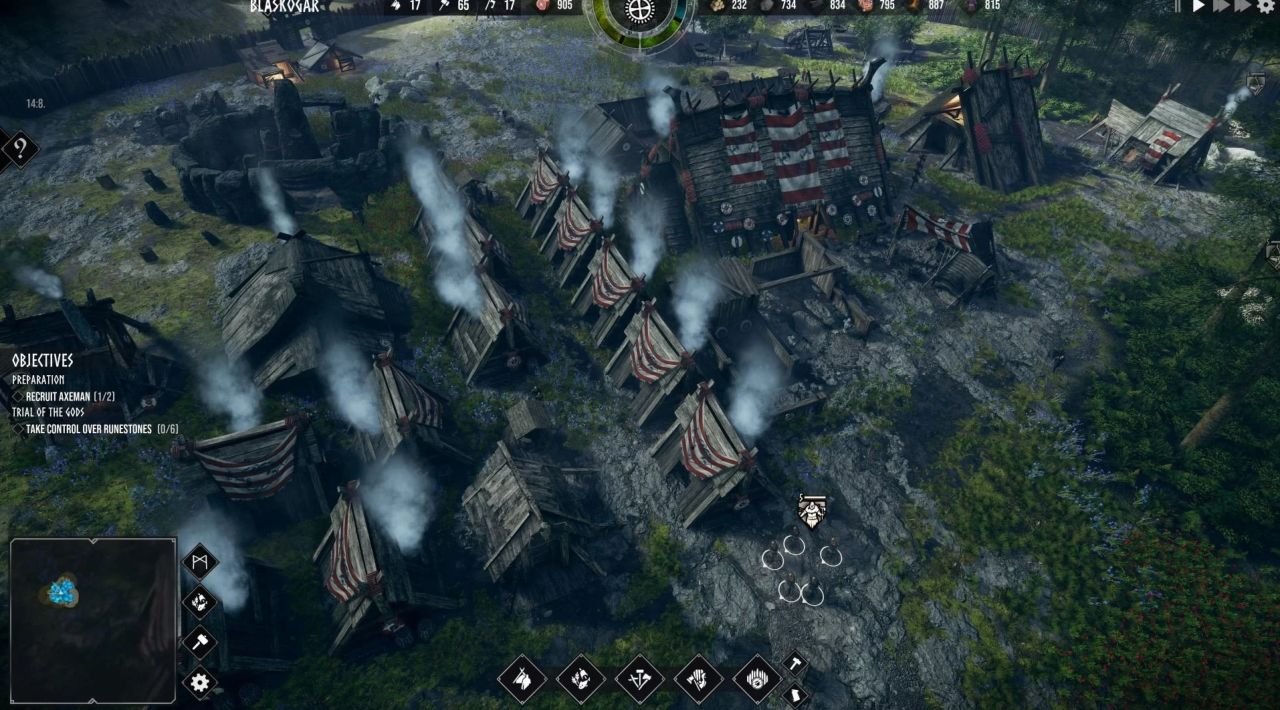Open the tent housing build category
1280x710 pixels.
522,679
